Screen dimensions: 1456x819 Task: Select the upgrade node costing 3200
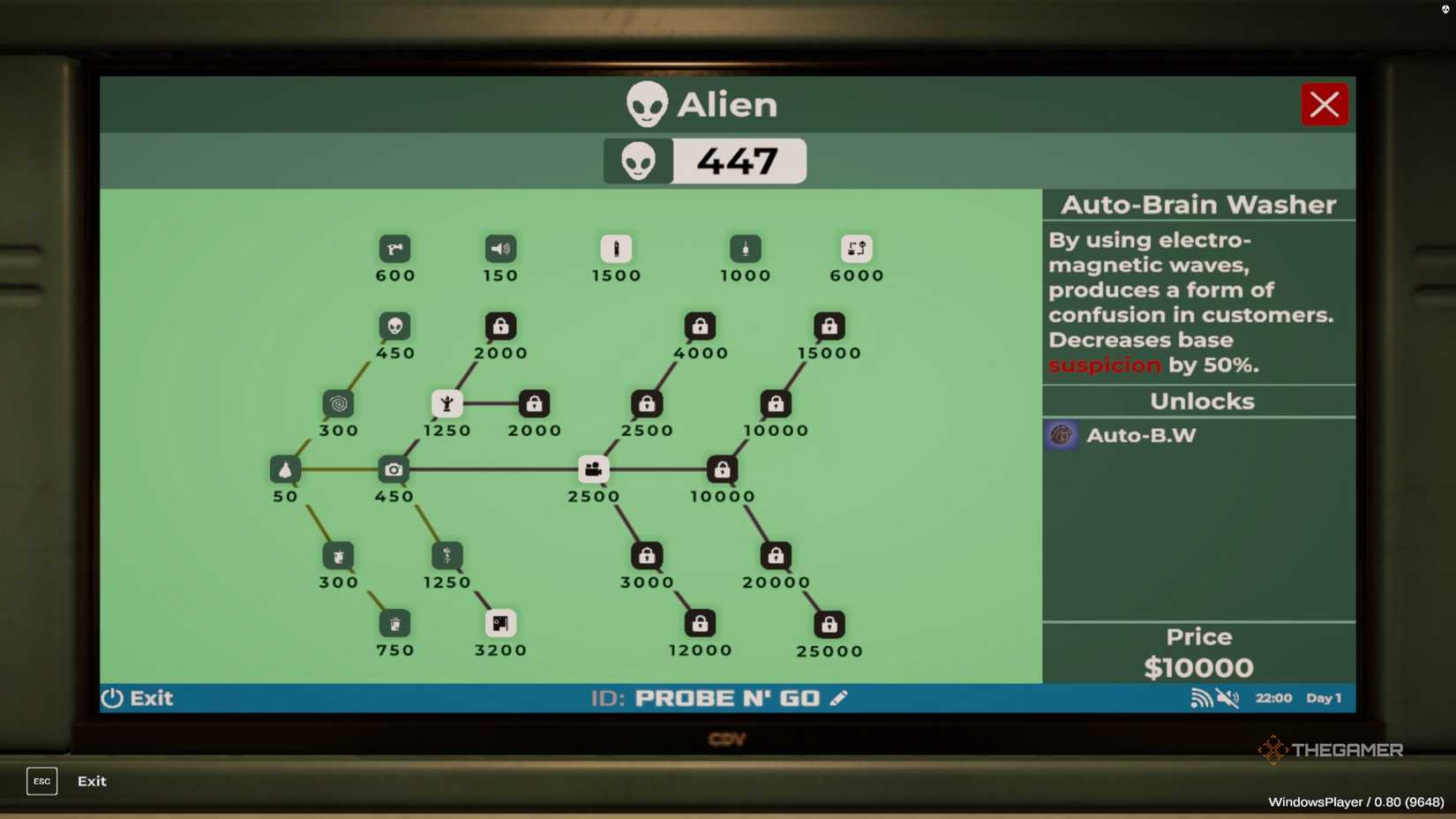pos(500,624)
